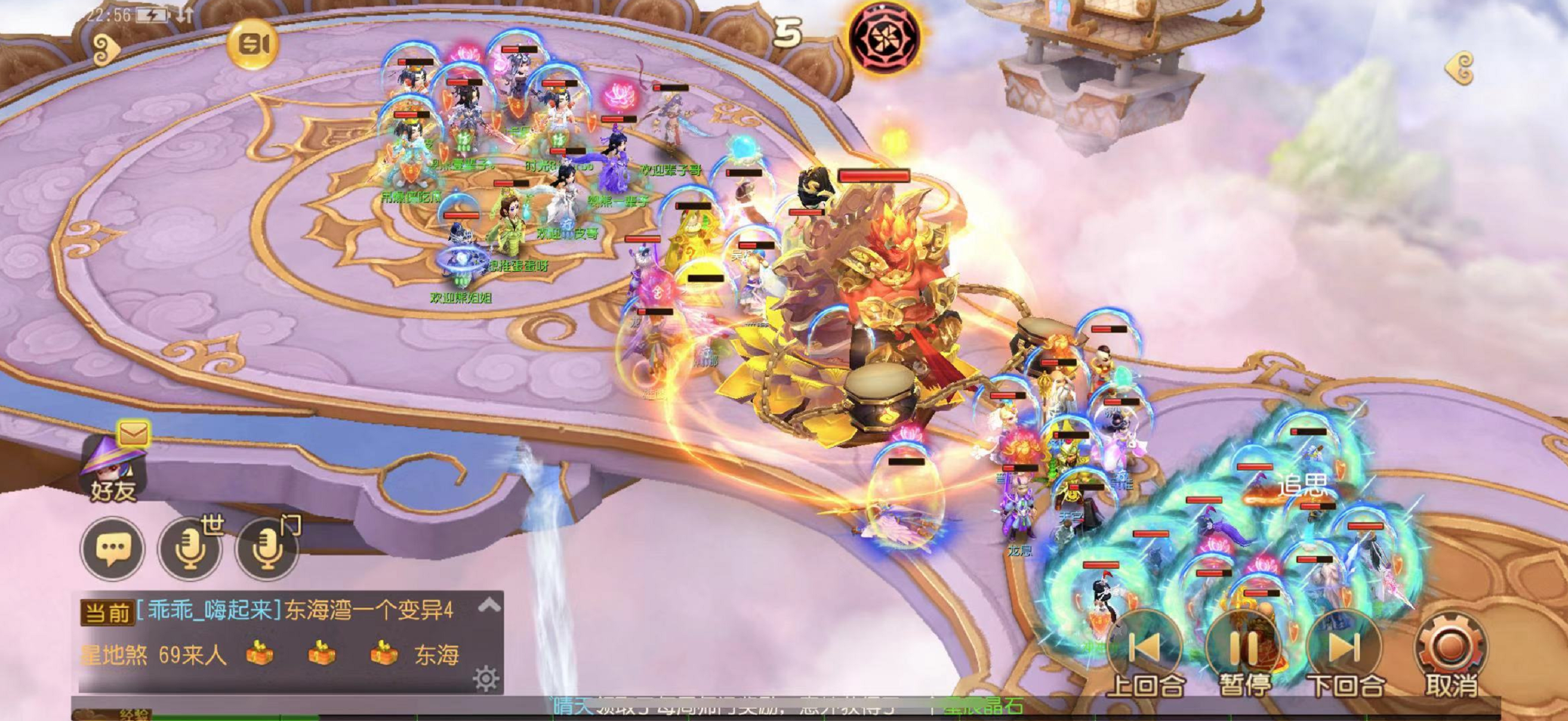Open the chat message box
This screenshot has width=1568, height=721.
pos(274,633)
